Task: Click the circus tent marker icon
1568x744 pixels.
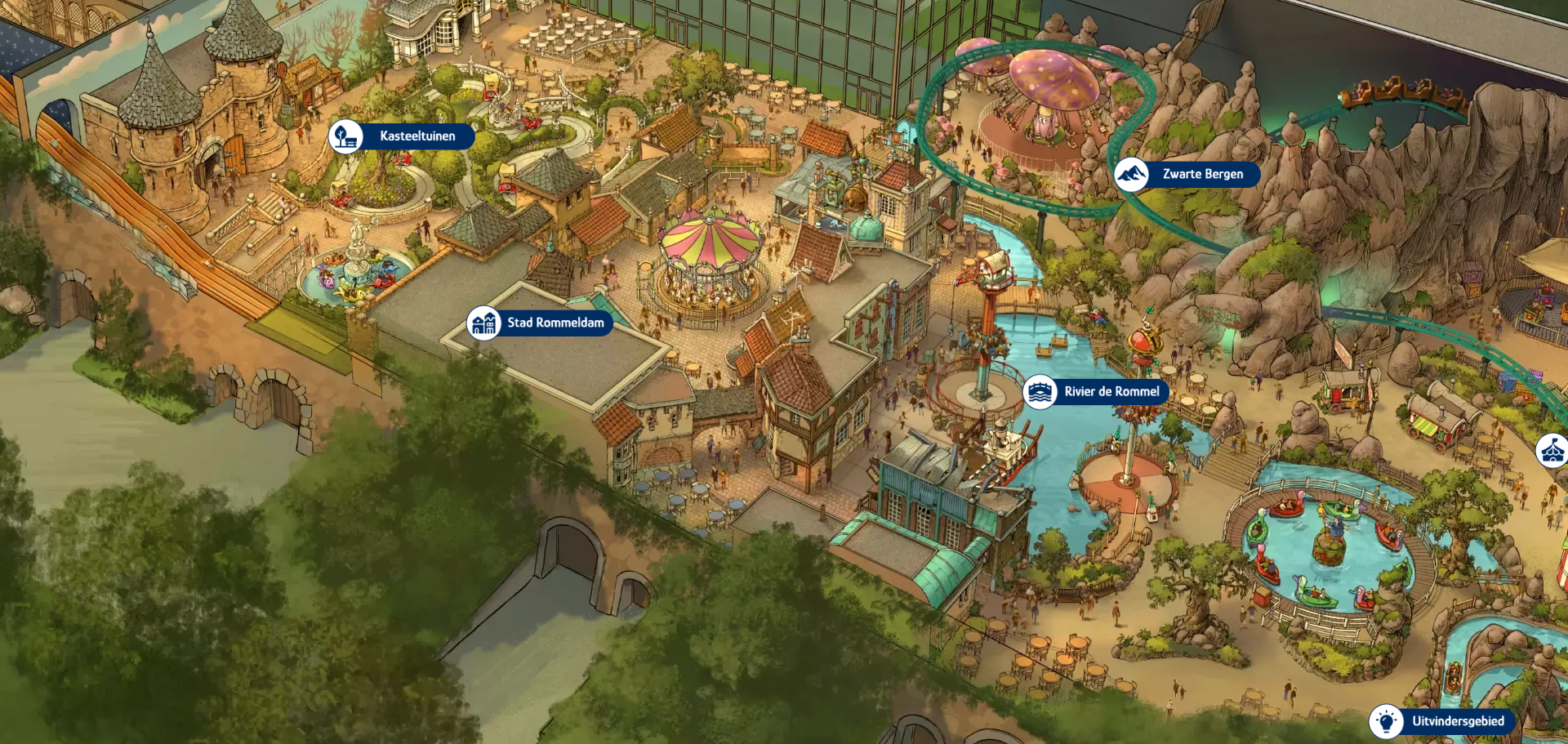Action: pos(1552,450)
